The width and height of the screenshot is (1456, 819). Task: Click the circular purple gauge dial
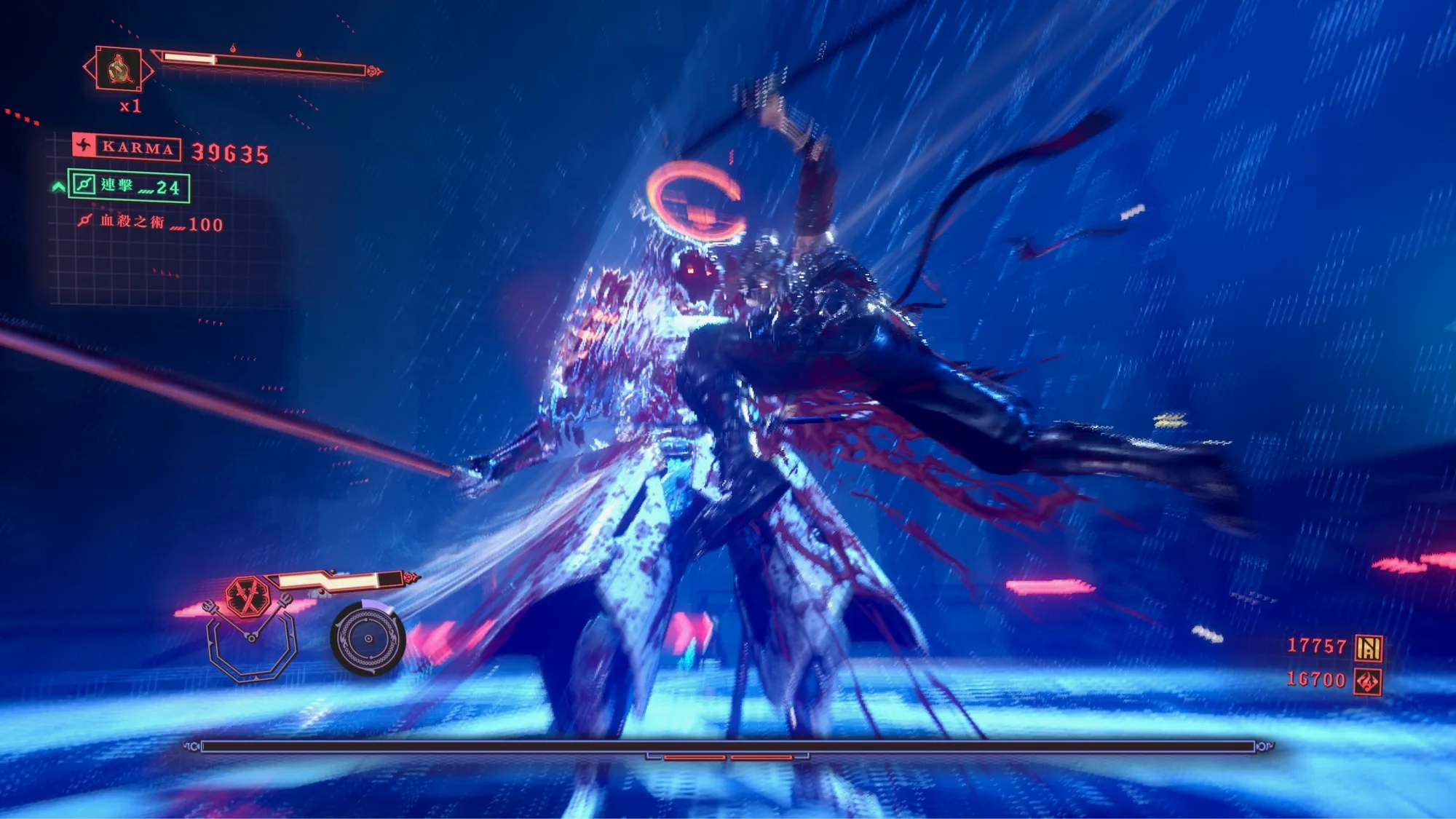368,638
